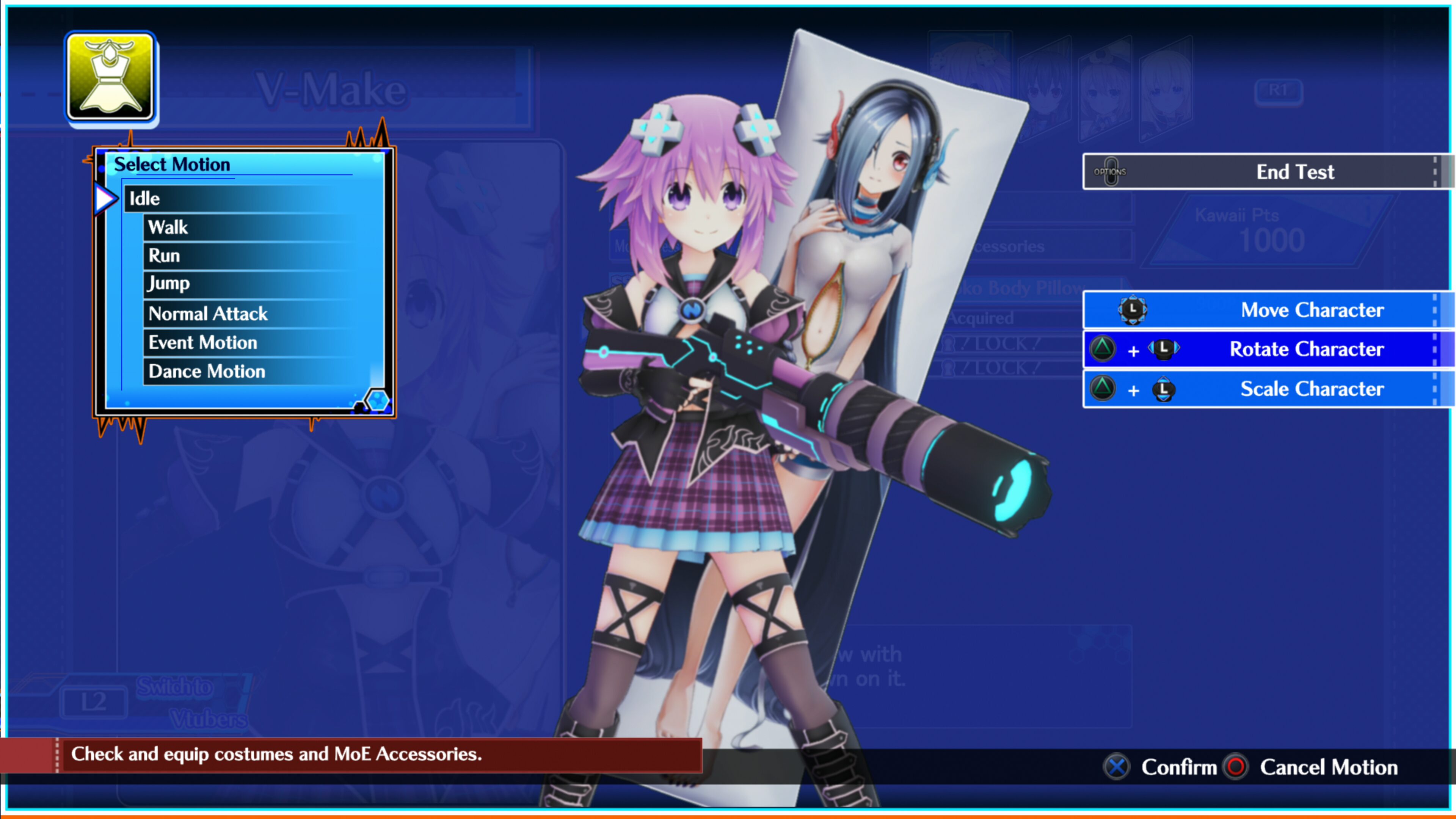
Task: Choose Dance Motion in Select Motion
Action: pyautogui.click(x=206, y=371)
